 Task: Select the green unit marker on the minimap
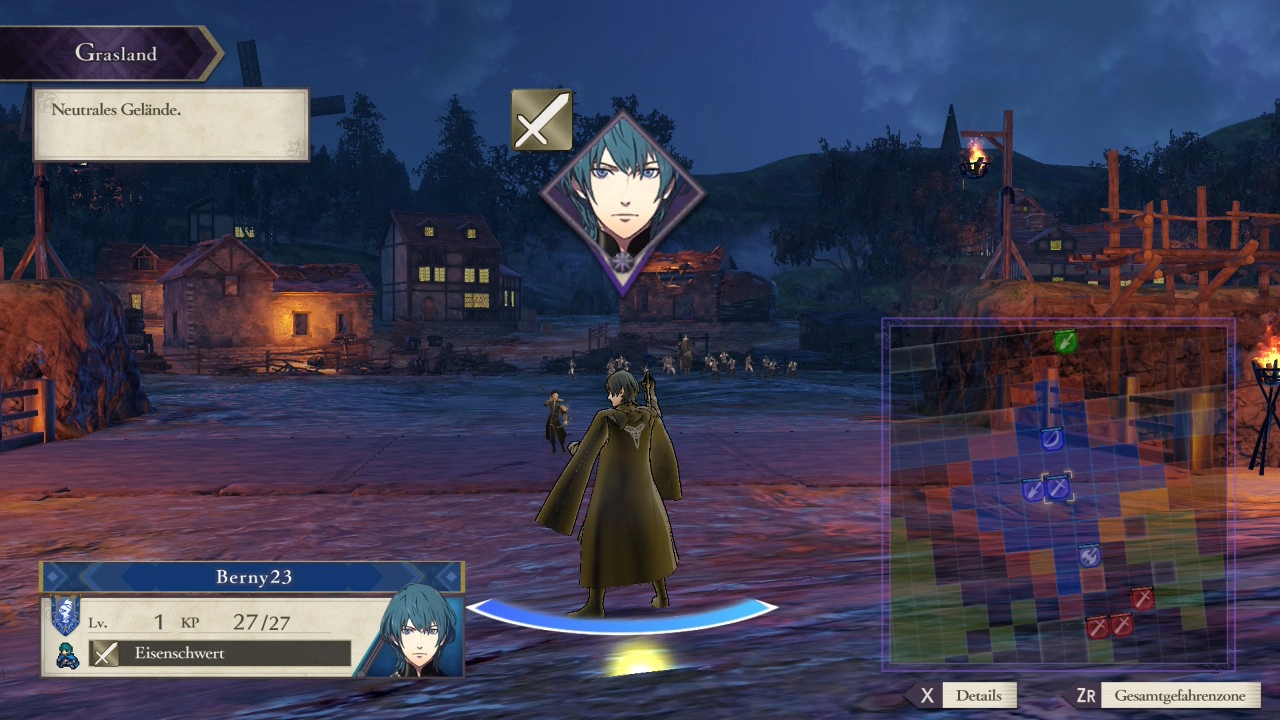pos(1065,342)
